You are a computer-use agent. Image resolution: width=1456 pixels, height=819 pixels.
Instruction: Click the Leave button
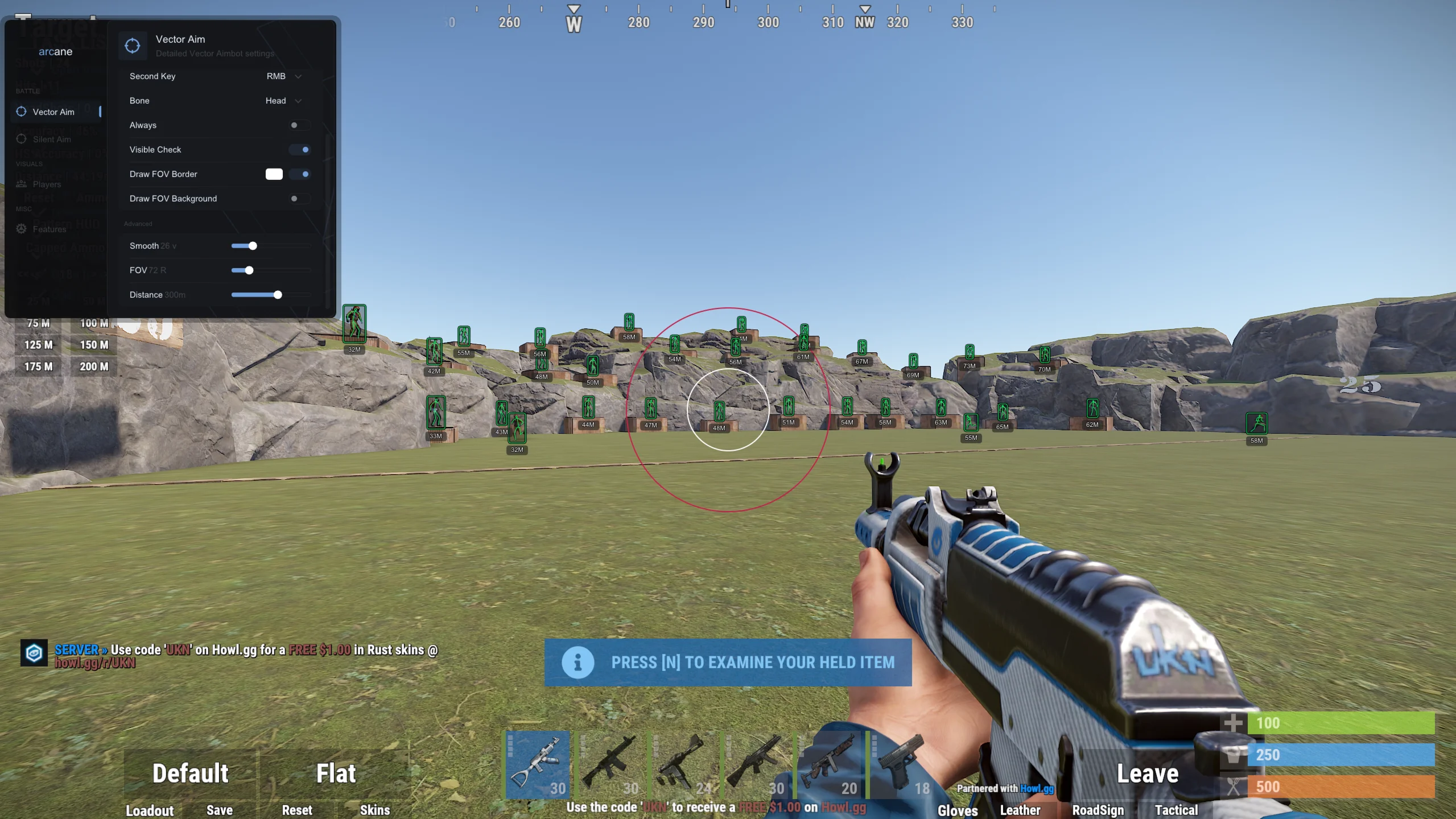(x=1147, y=773)
